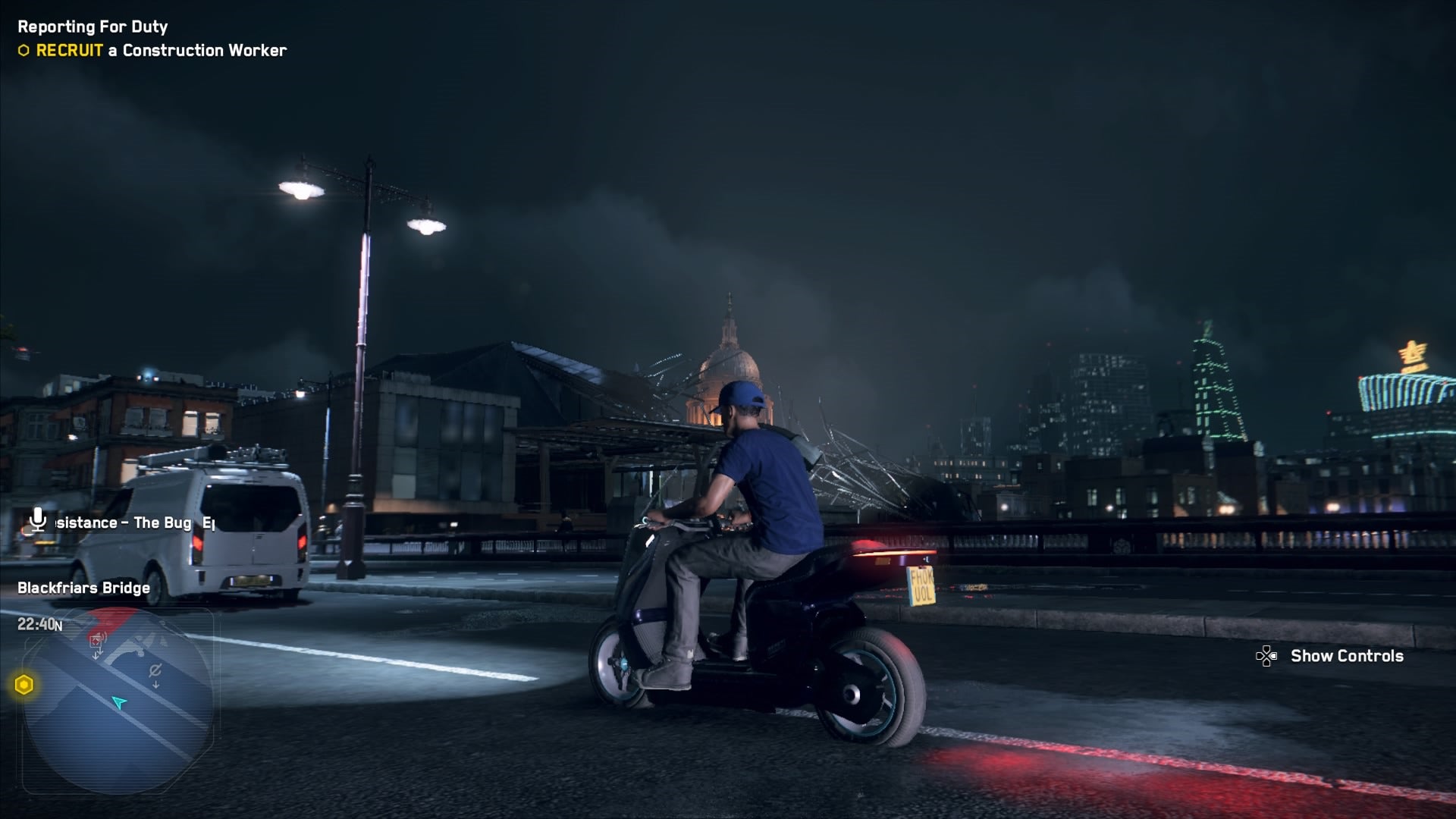Select the yellow hexagon tech point beside the minimap

(x=24, y=683)
